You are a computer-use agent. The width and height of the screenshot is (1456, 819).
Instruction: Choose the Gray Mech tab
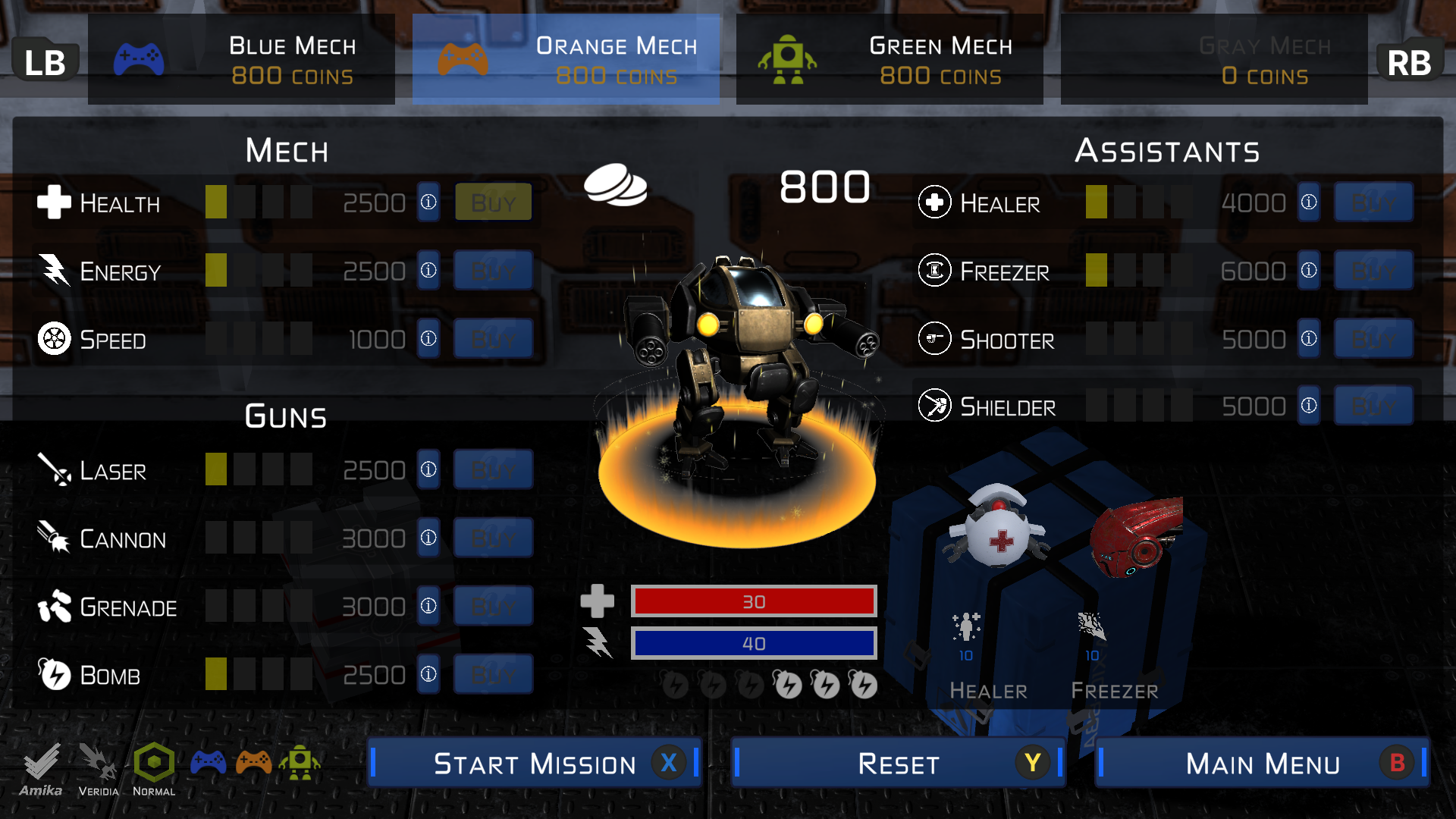coord(1214,60)
